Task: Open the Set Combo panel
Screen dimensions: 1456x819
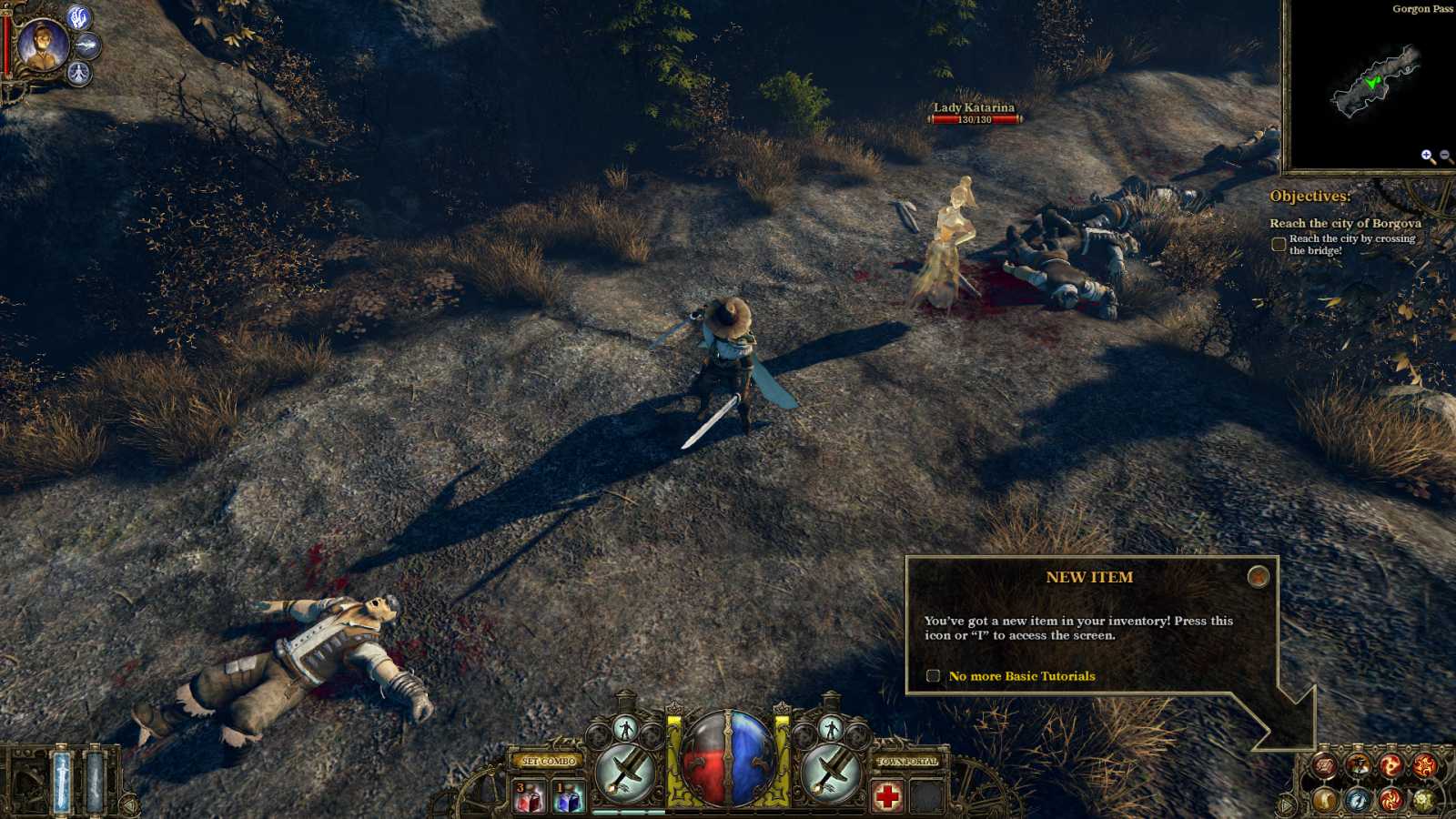Action: [547, 761]
